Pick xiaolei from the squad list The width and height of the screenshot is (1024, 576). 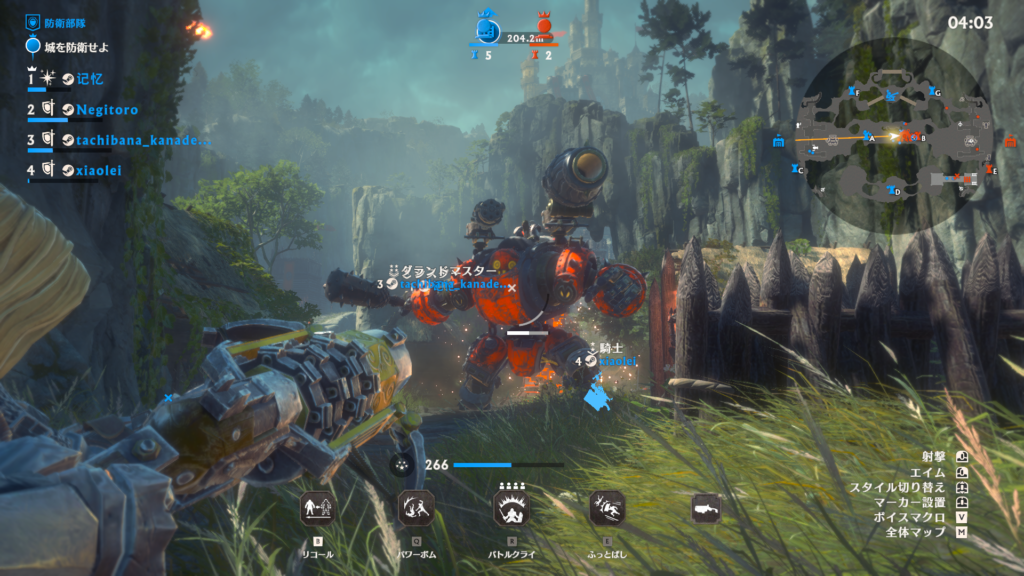click(x=98, y=170)
